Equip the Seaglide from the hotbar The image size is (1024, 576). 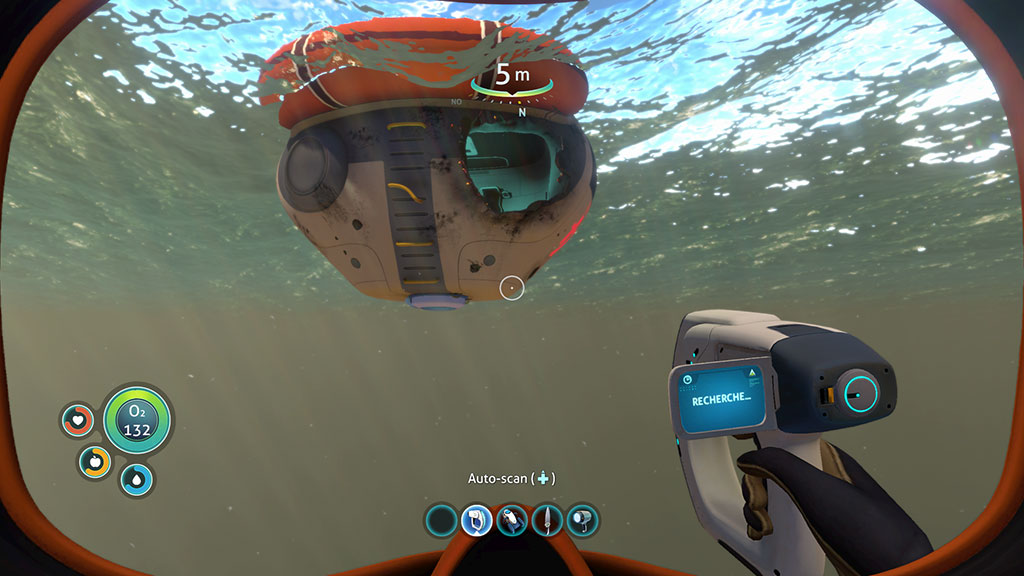pos(511,520)
